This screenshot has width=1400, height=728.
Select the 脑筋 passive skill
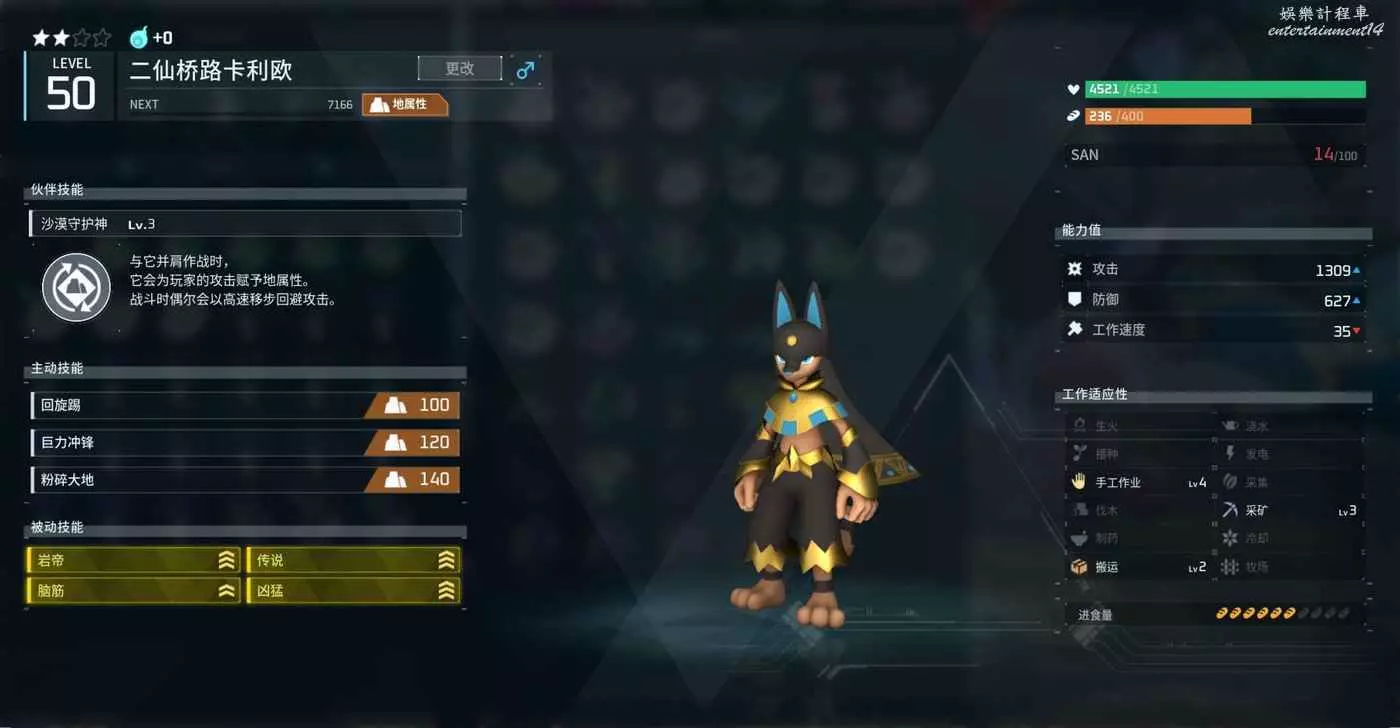(x=134, y=591)
